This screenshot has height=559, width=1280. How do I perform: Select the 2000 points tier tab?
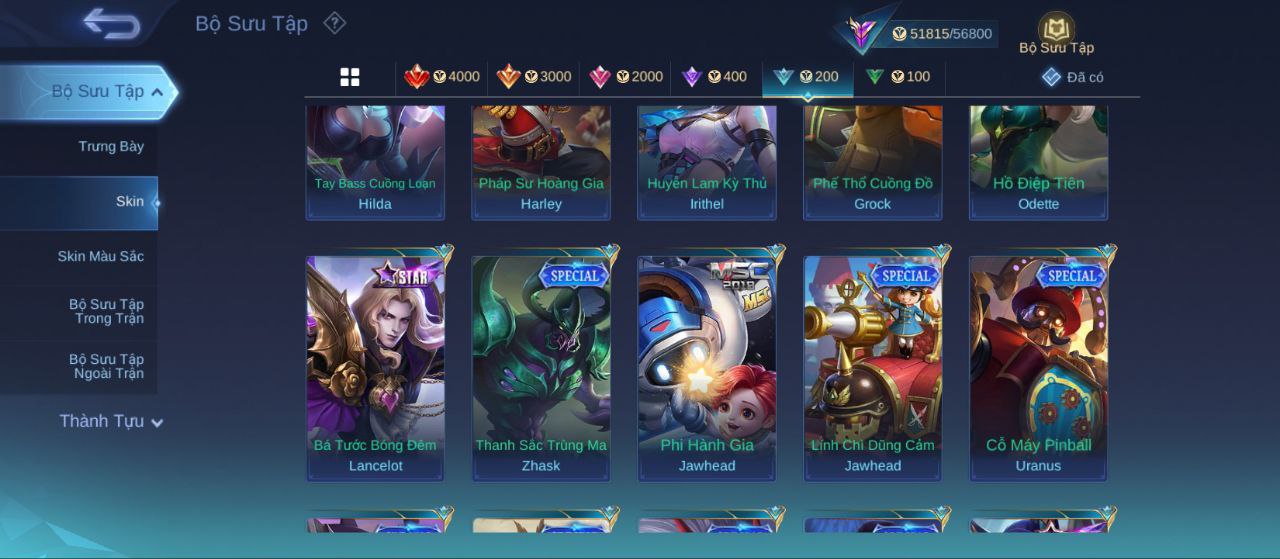(626, 77)
